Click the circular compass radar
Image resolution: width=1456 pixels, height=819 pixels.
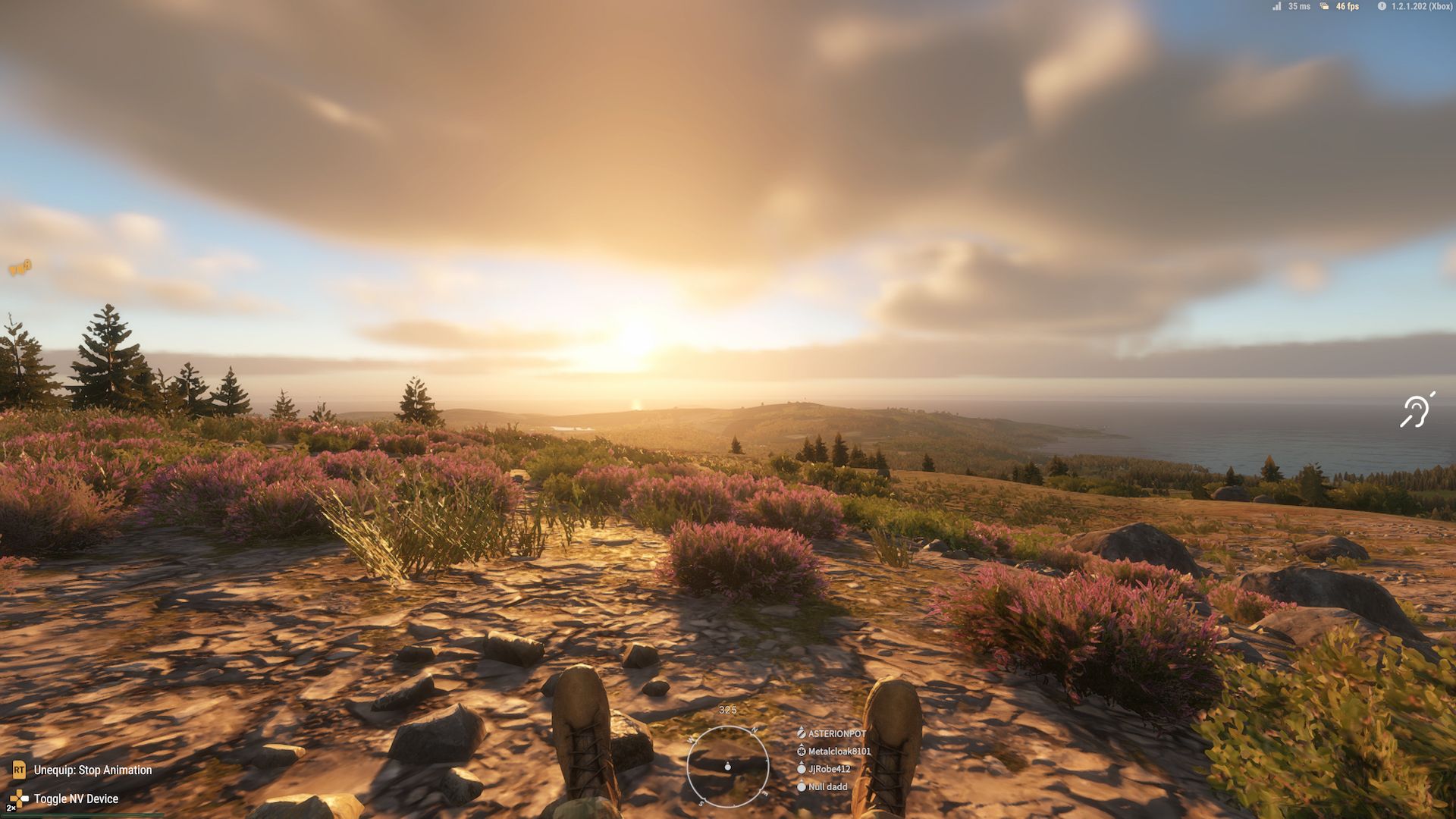(727, 766)
